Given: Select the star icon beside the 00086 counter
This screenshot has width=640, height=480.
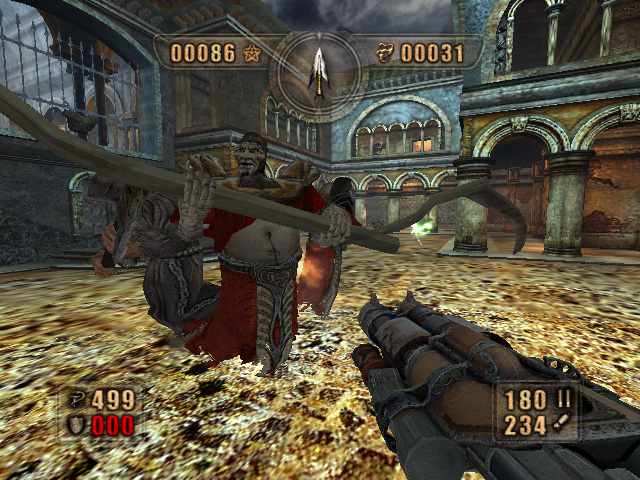Looking at the screenshot, I should pos(251,53).
